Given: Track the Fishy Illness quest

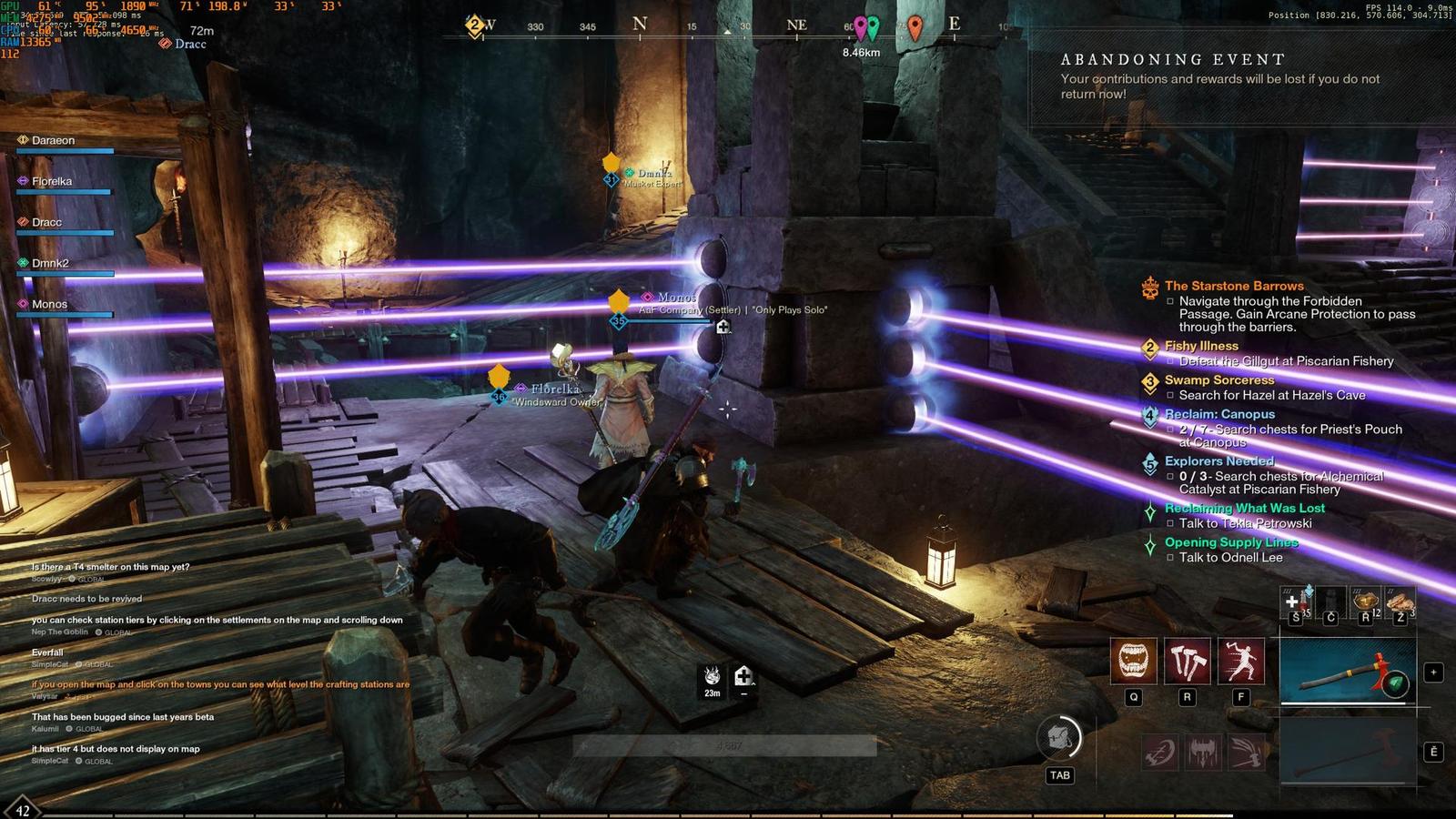Looking at the screenshot, I should coord(1201,346).
